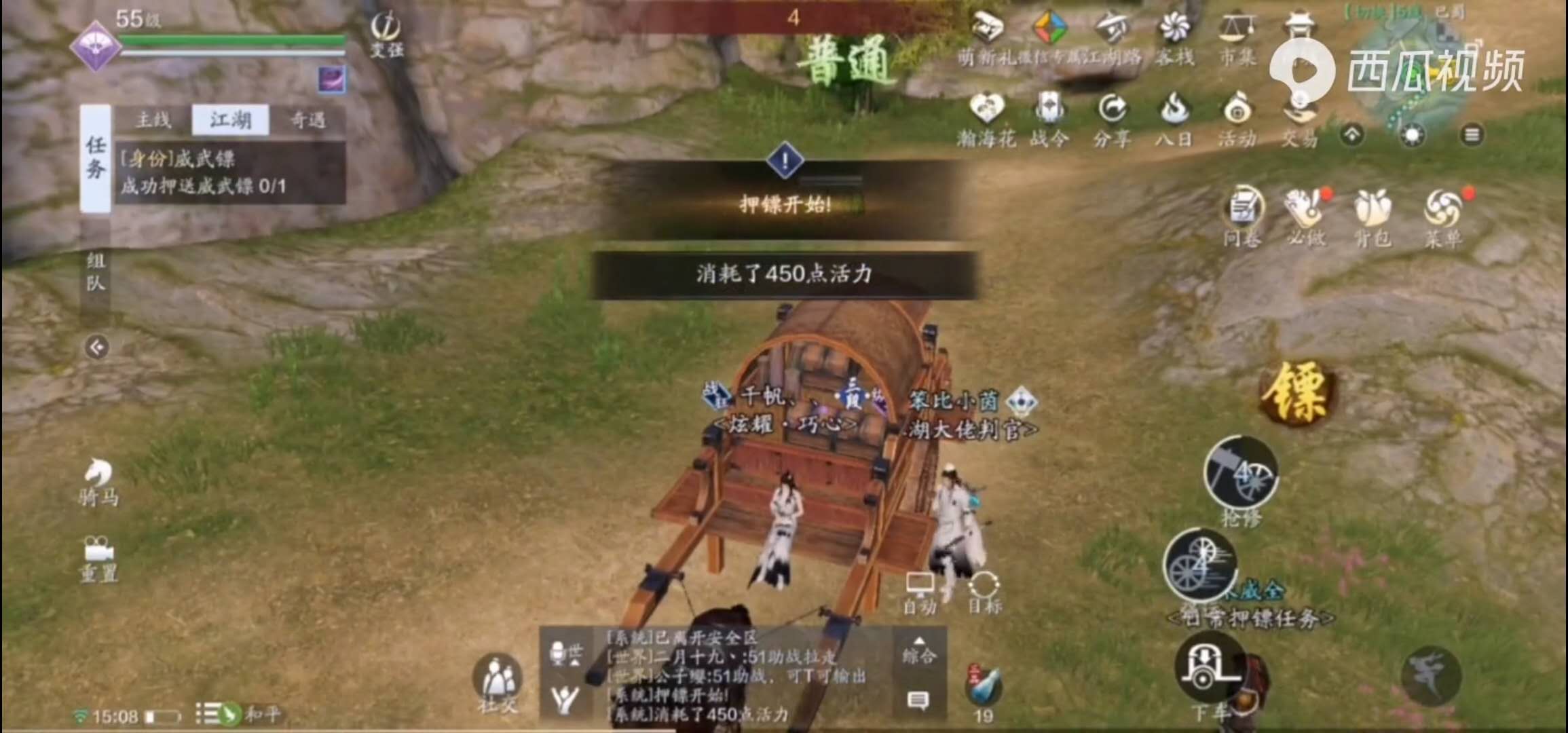
Task: Expand the minimap with the arrow icon
Action: pos(1351,136)
